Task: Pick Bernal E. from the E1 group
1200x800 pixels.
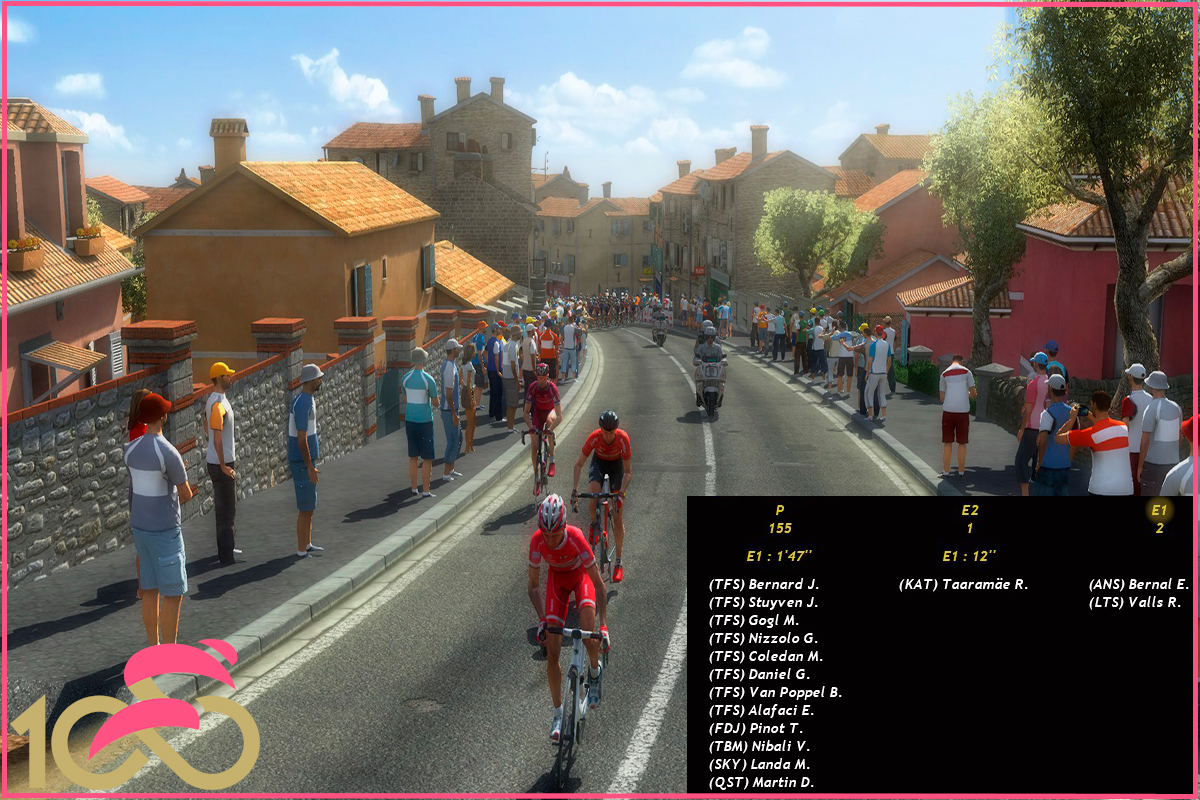Action: point(1138,584)
